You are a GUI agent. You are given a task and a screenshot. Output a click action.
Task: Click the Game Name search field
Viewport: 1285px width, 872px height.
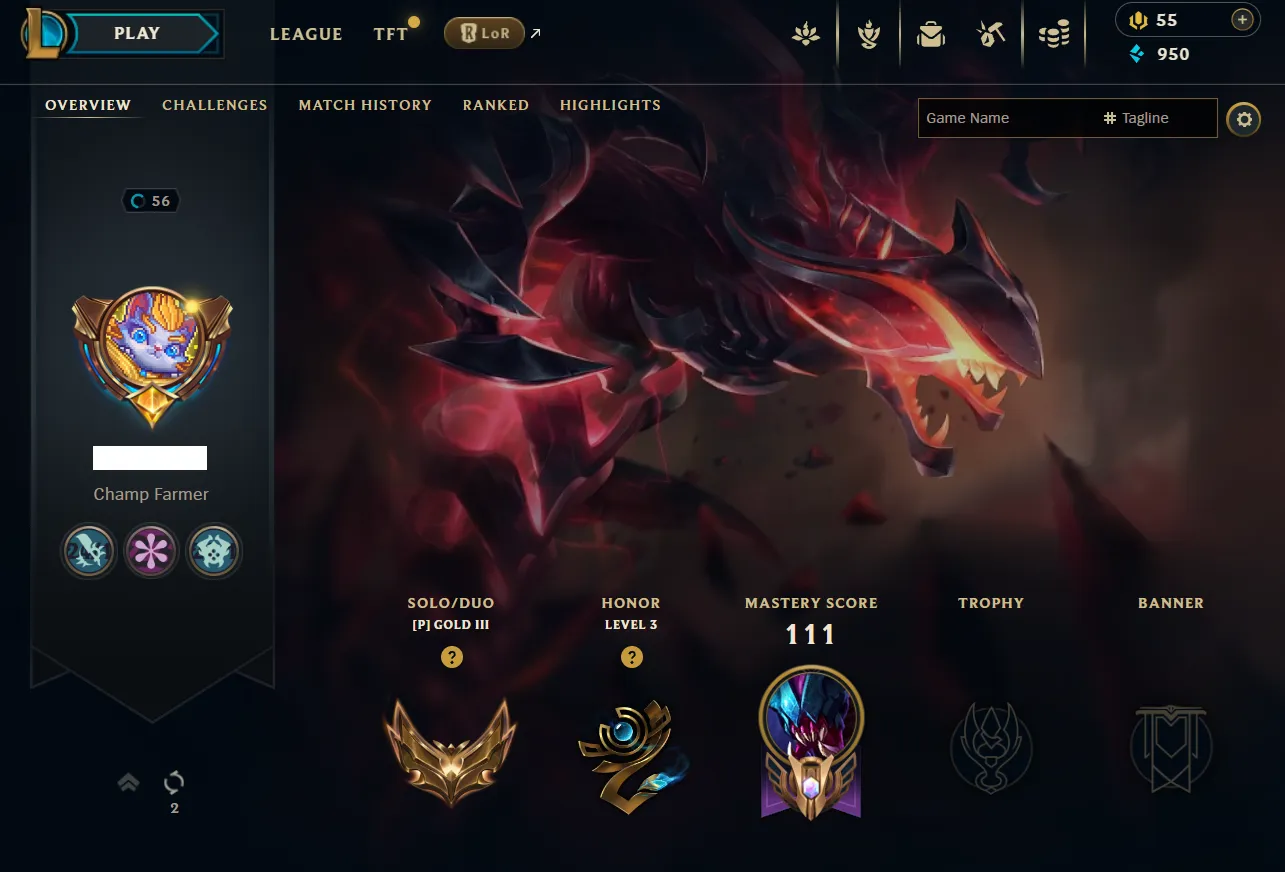point(1000,118)
